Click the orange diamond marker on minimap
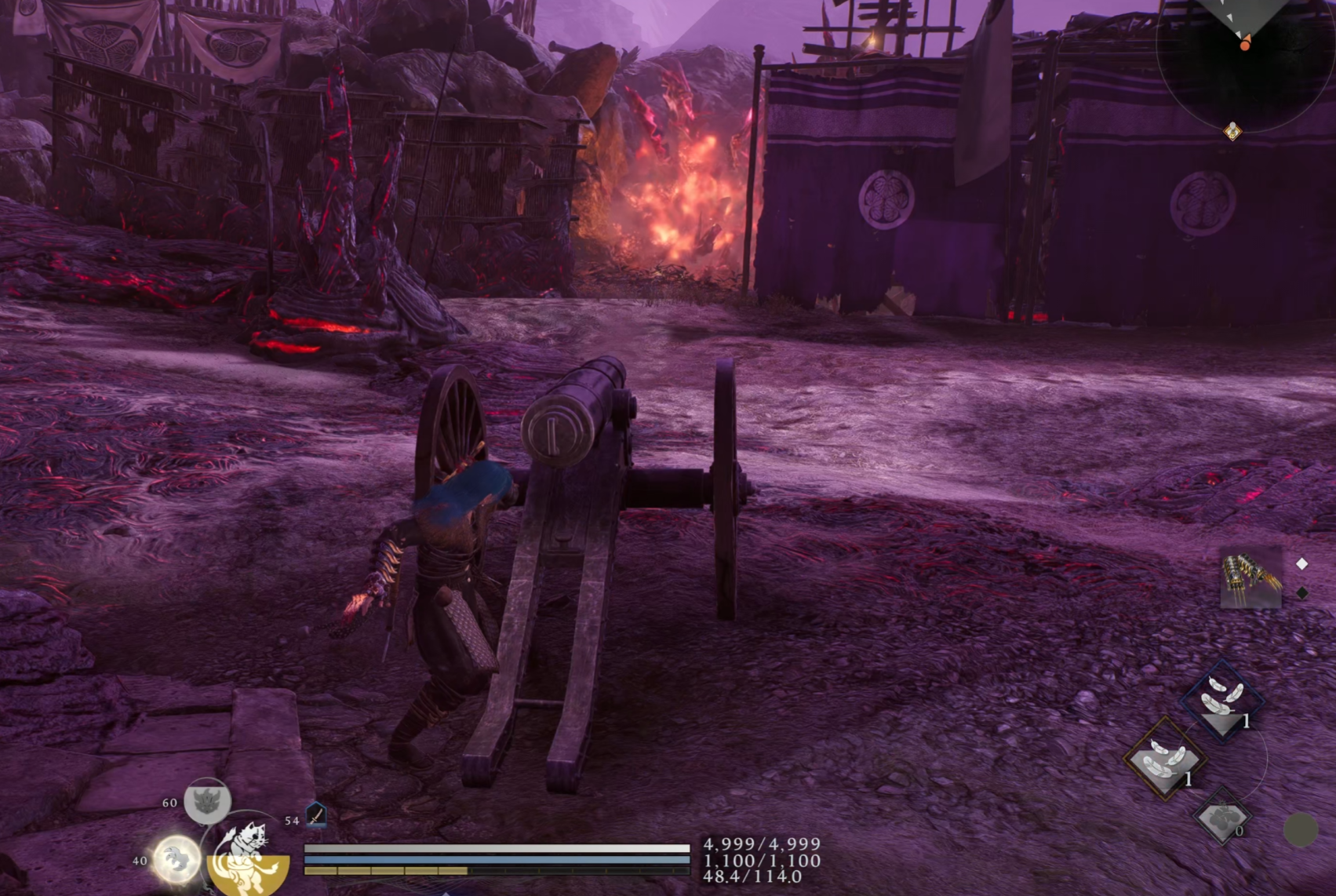 click(x=1232, y=131)
